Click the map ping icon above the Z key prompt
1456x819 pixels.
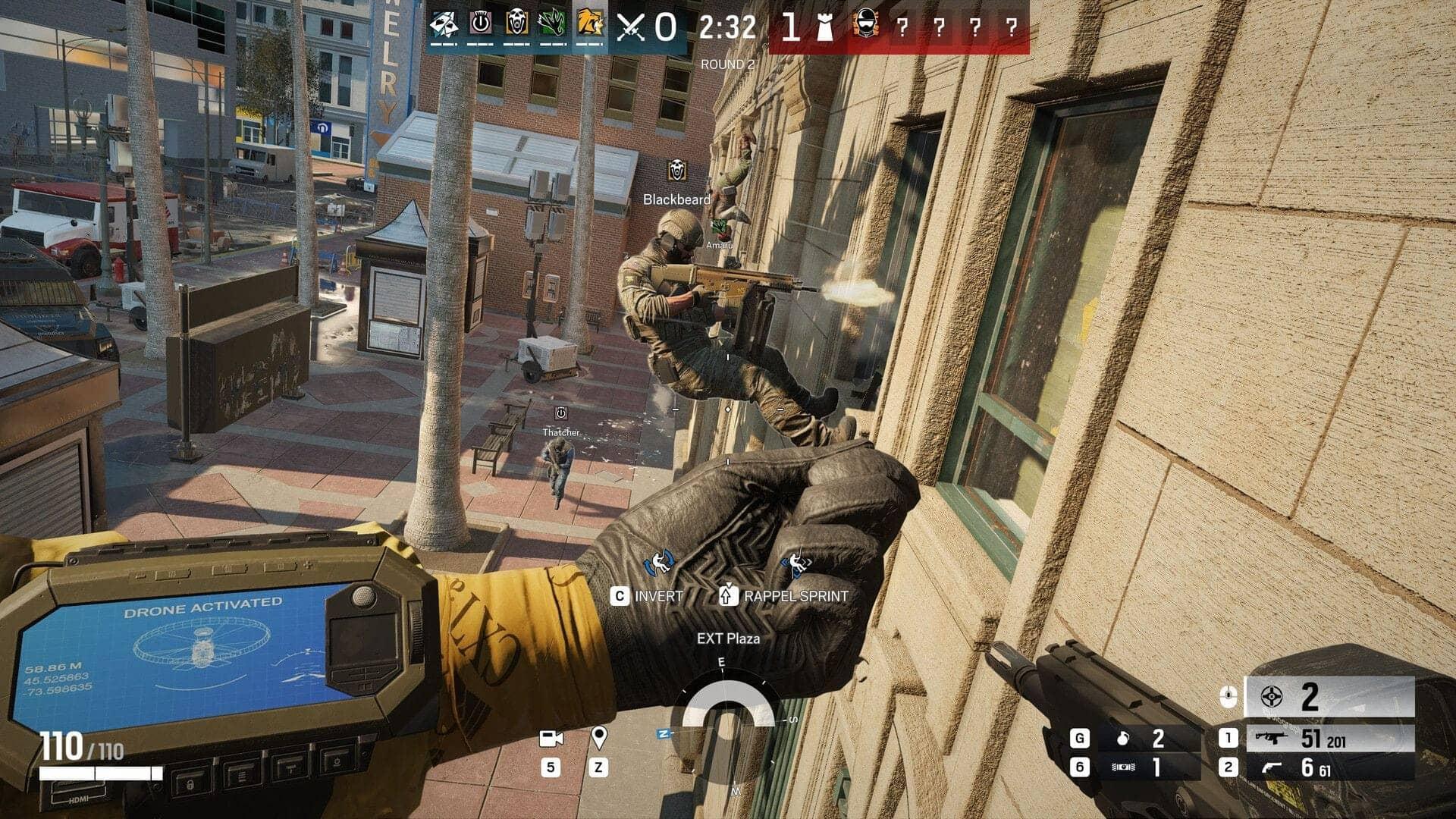click(598, 739)
